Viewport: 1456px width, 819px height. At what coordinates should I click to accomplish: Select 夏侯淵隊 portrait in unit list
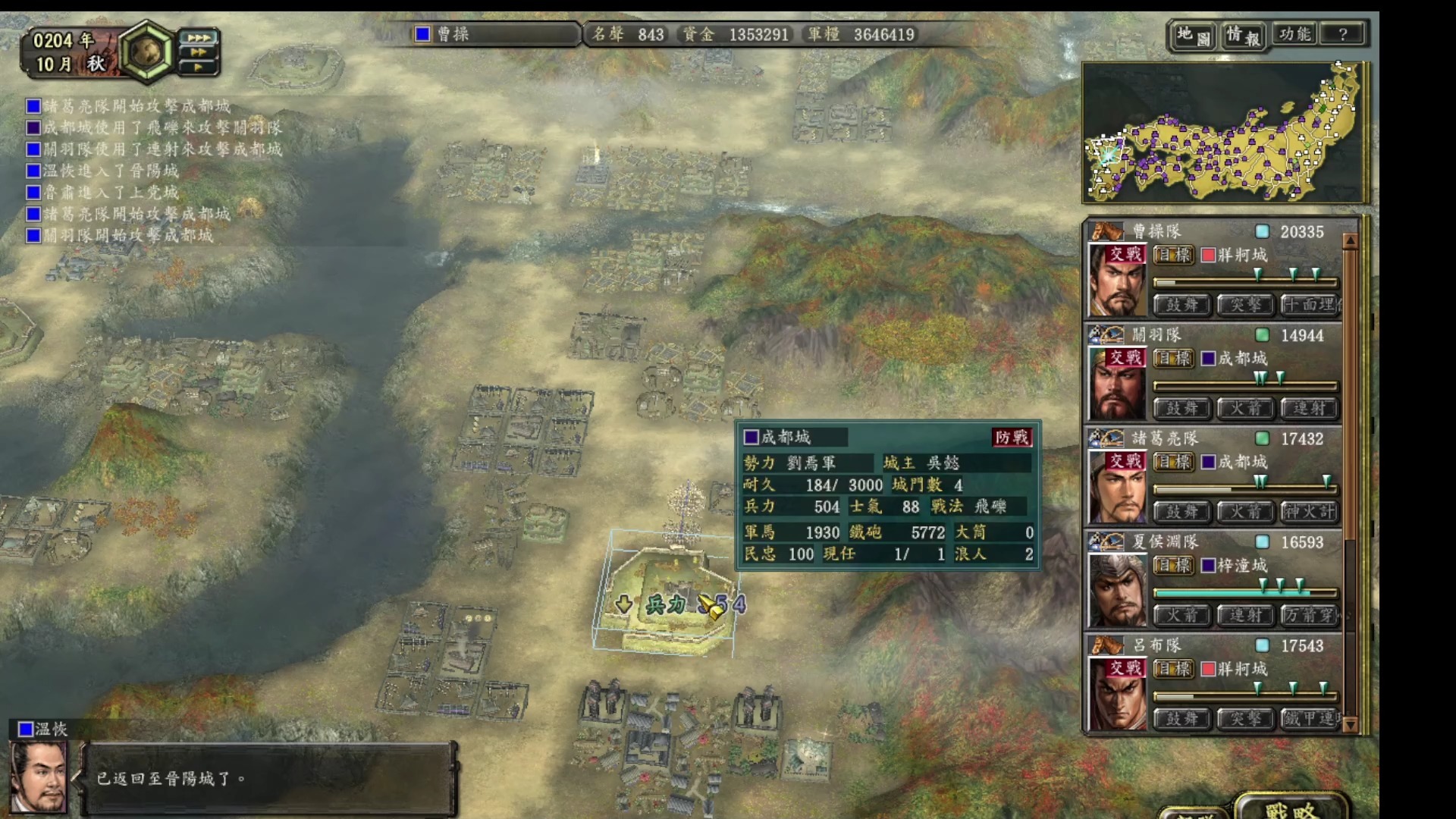[1116, 590]
